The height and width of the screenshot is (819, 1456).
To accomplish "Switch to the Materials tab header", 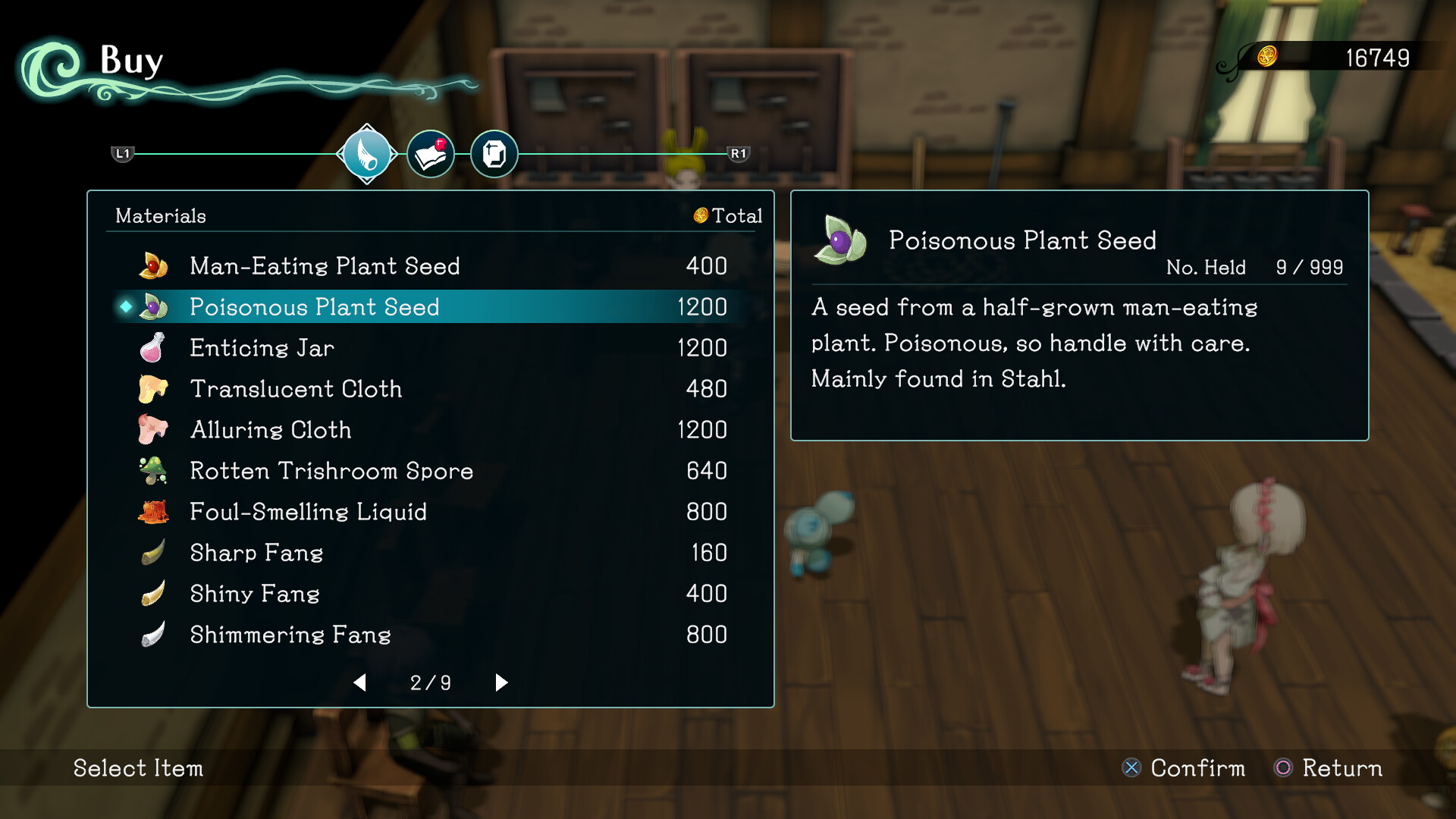I will click(x=160, y=216).
